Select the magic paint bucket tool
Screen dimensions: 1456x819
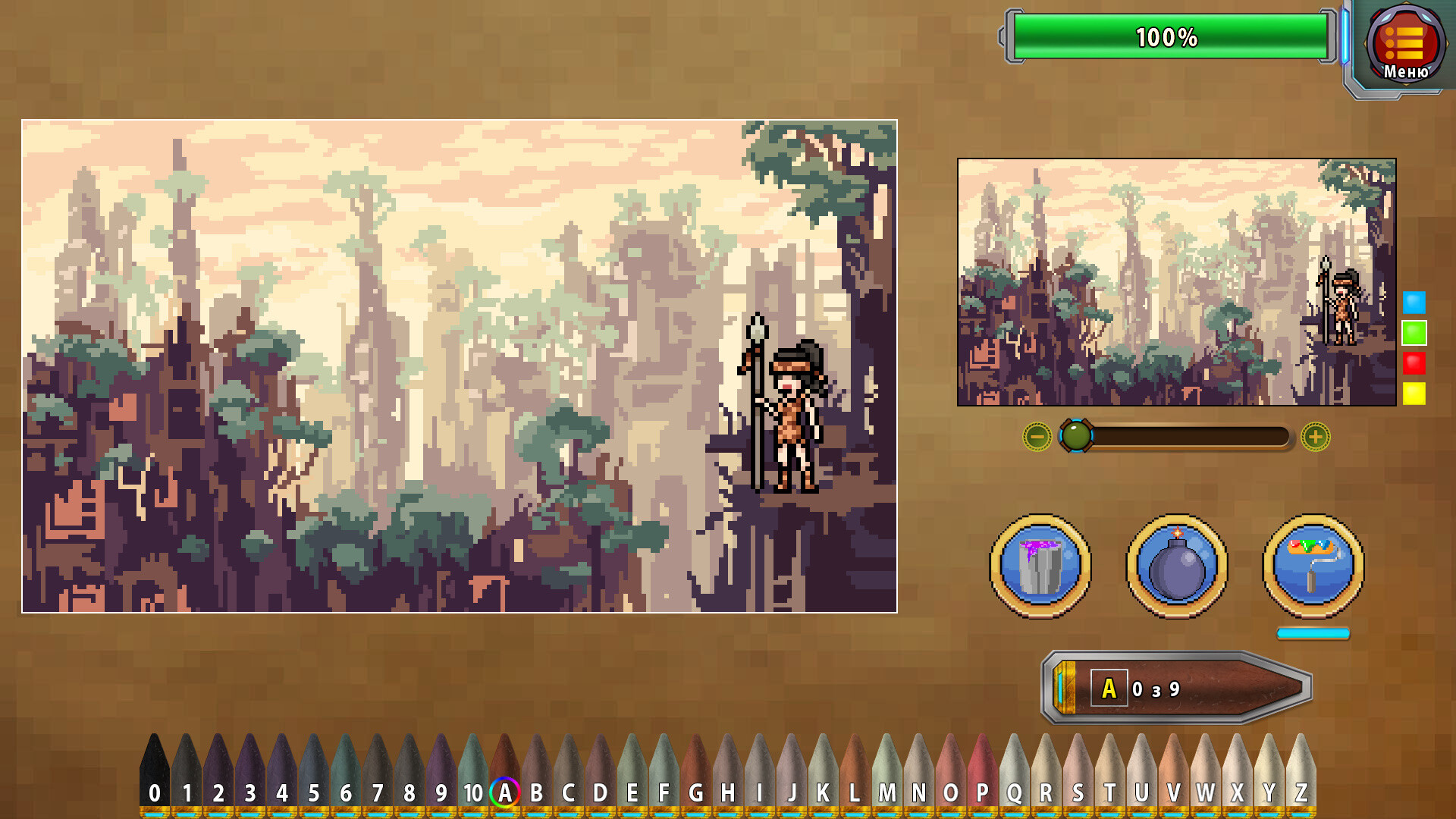pos(1040,567)
